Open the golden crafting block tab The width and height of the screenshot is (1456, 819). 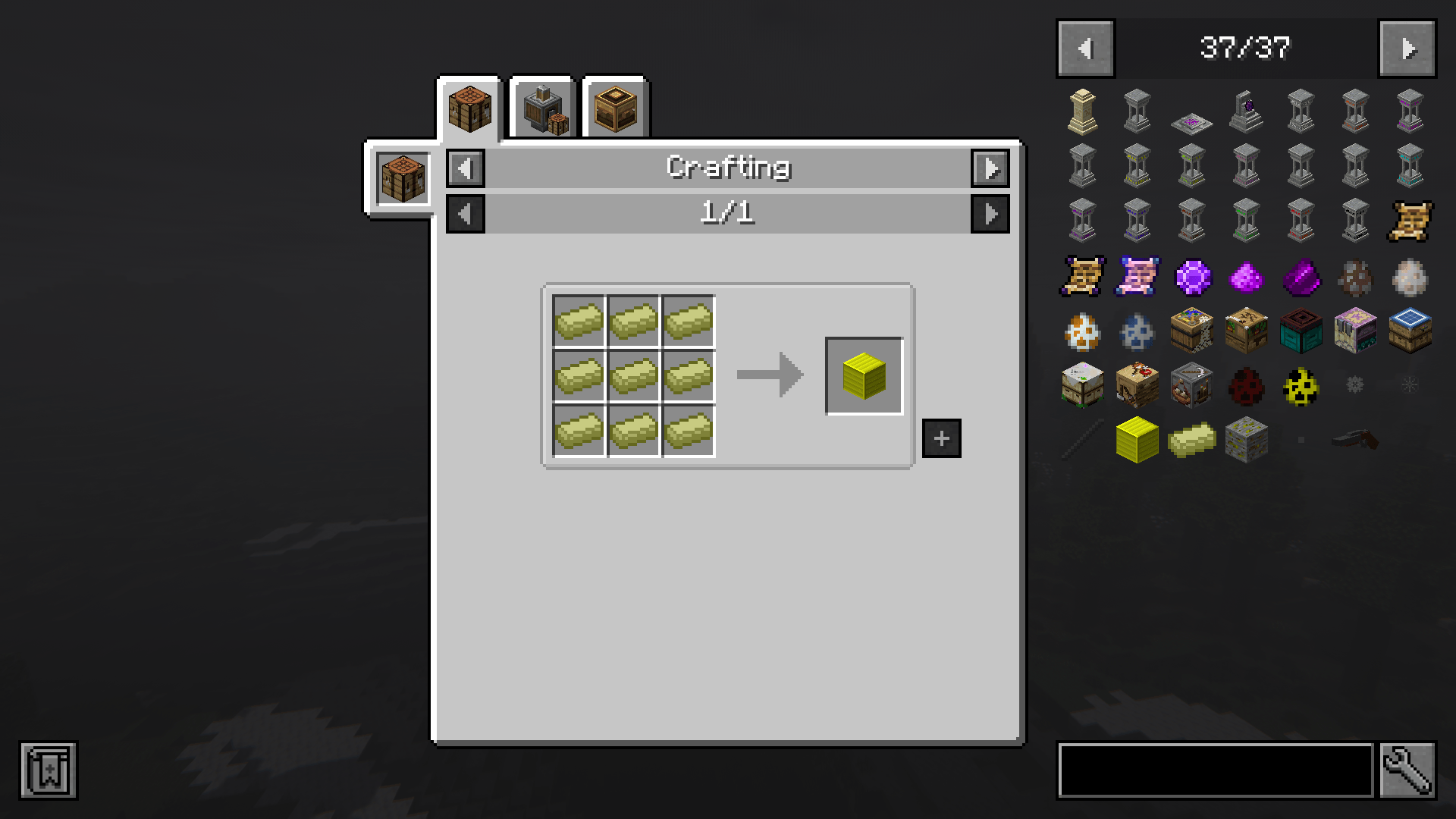tap(614, 106)
